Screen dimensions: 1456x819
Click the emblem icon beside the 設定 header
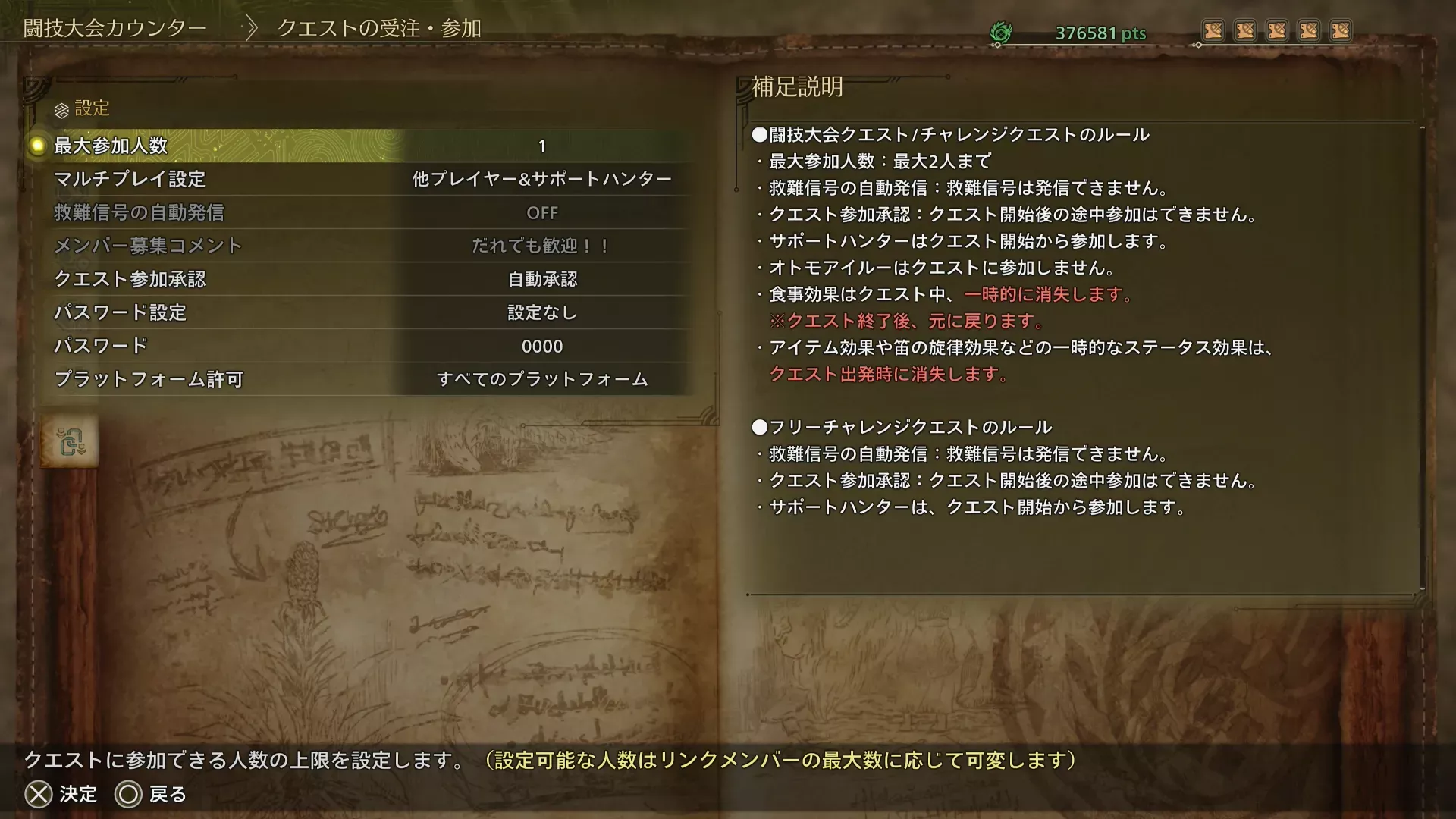60,109
